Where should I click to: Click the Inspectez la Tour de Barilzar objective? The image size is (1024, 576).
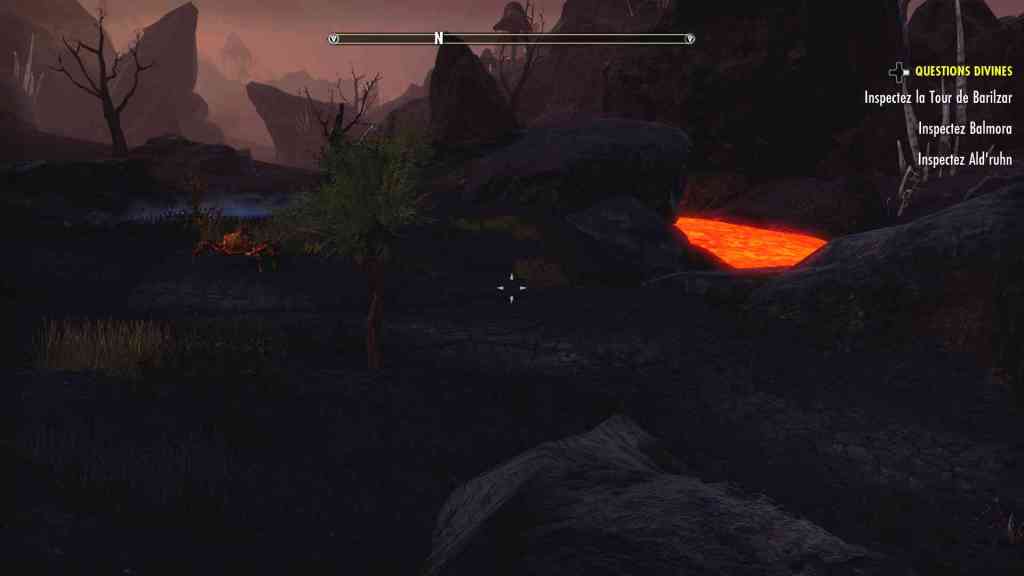pyautogui.click(x=938, y=98)
